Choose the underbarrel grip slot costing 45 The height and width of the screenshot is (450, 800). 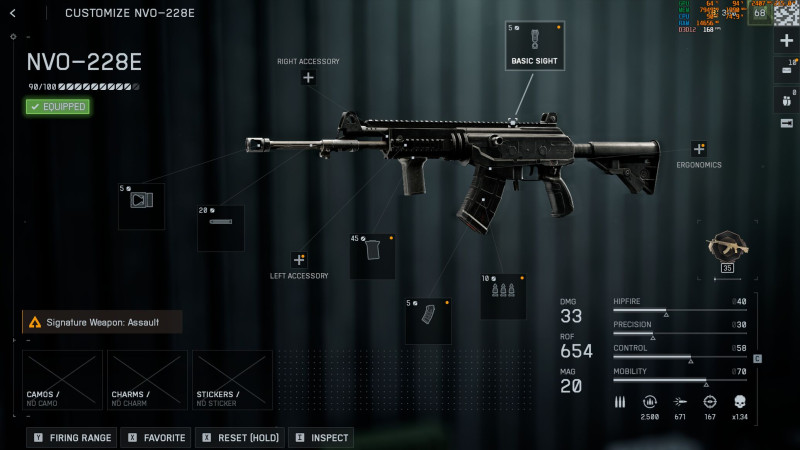pyautogui.click(x=372, y=256)
